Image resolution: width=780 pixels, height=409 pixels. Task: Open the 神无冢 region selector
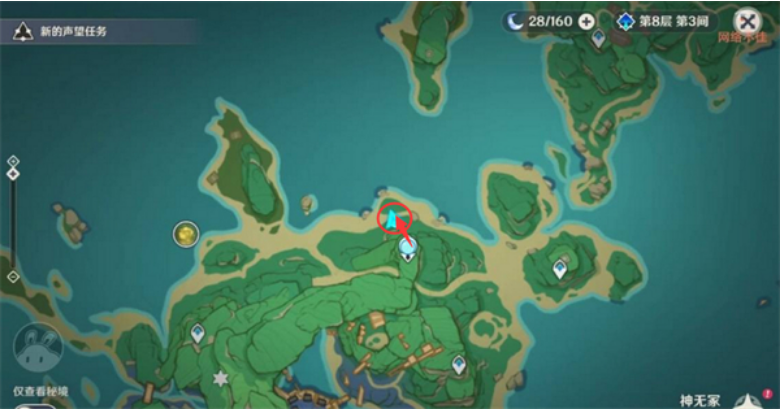pyautogui.click(x=700, y=400)
